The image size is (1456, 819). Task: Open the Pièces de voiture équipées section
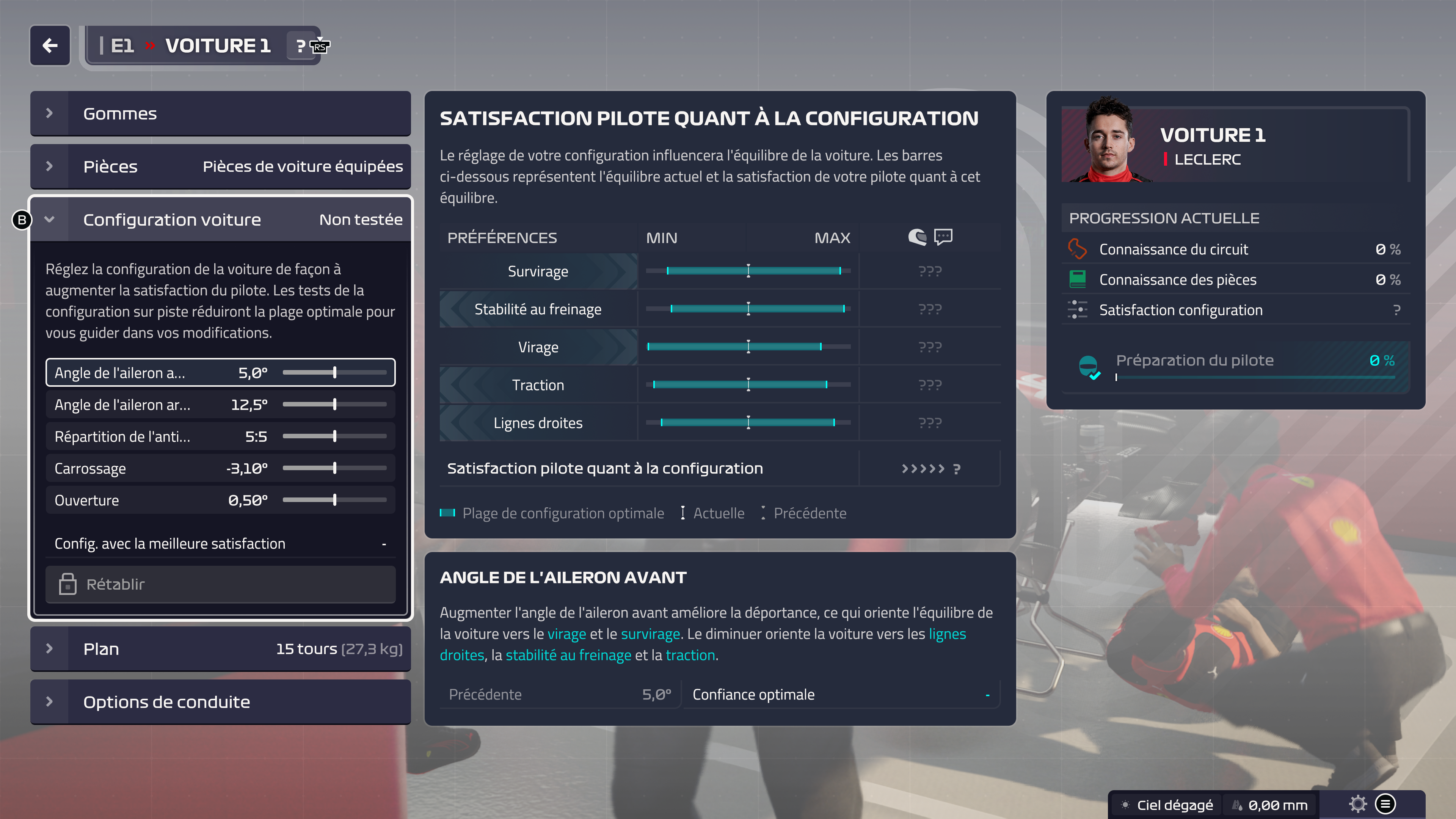point(220,166)
